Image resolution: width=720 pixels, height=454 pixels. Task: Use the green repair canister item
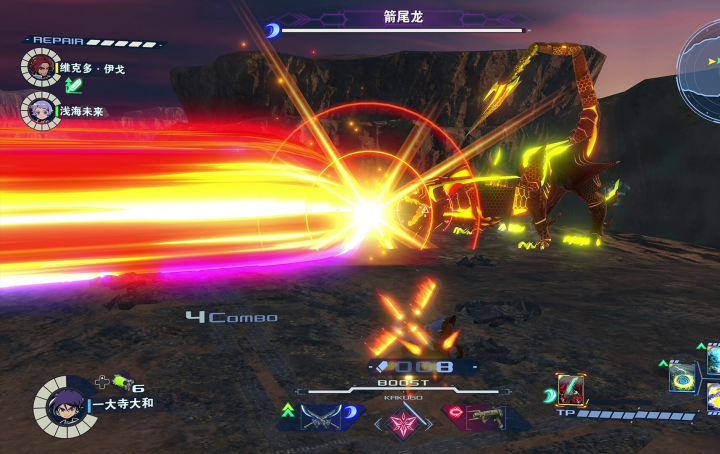coord(120,382)
